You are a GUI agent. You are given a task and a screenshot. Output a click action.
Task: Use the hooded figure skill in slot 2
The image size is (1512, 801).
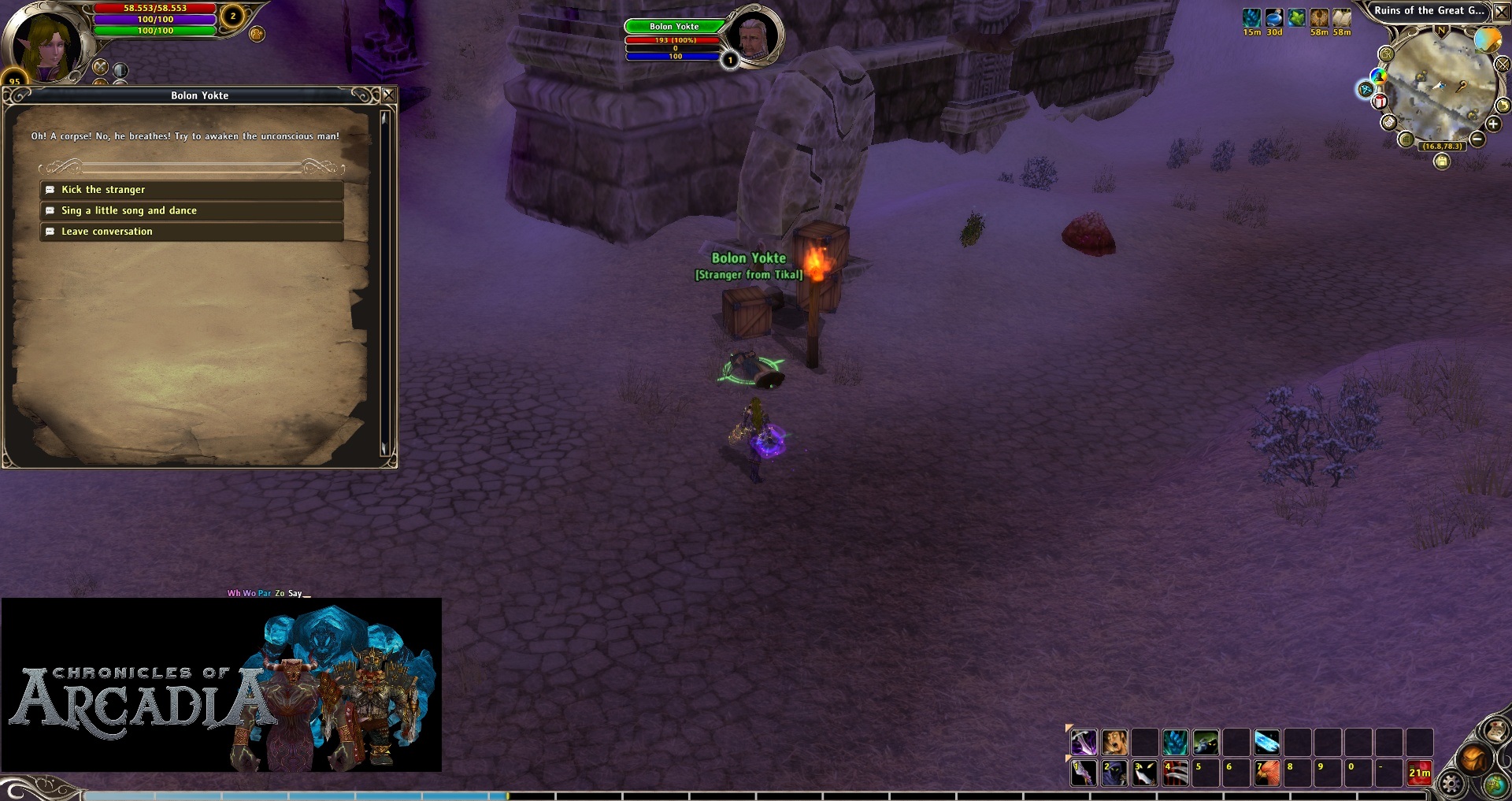[1114, 773]
